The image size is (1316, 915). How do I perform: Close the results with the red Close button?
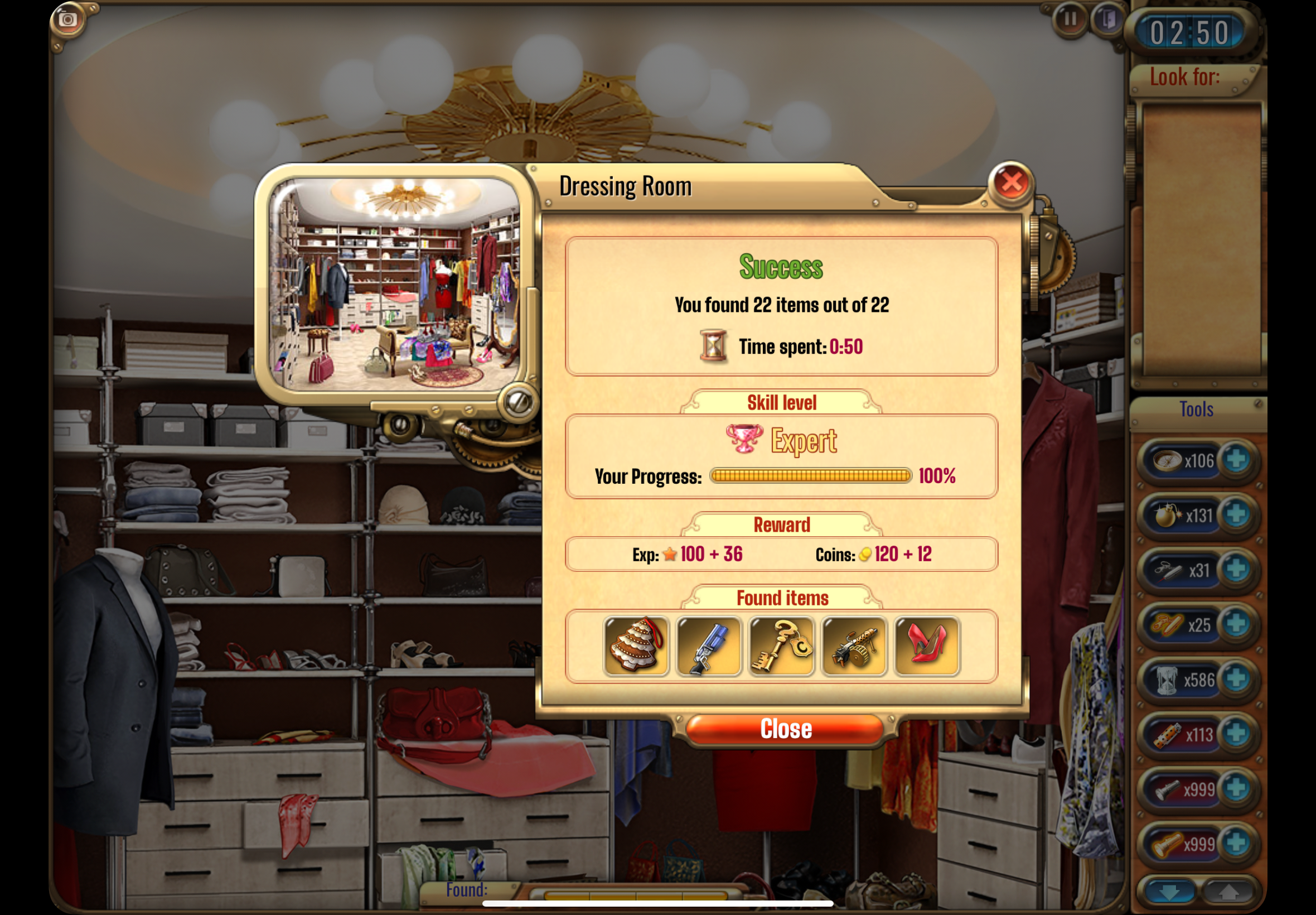click(785, 729)
